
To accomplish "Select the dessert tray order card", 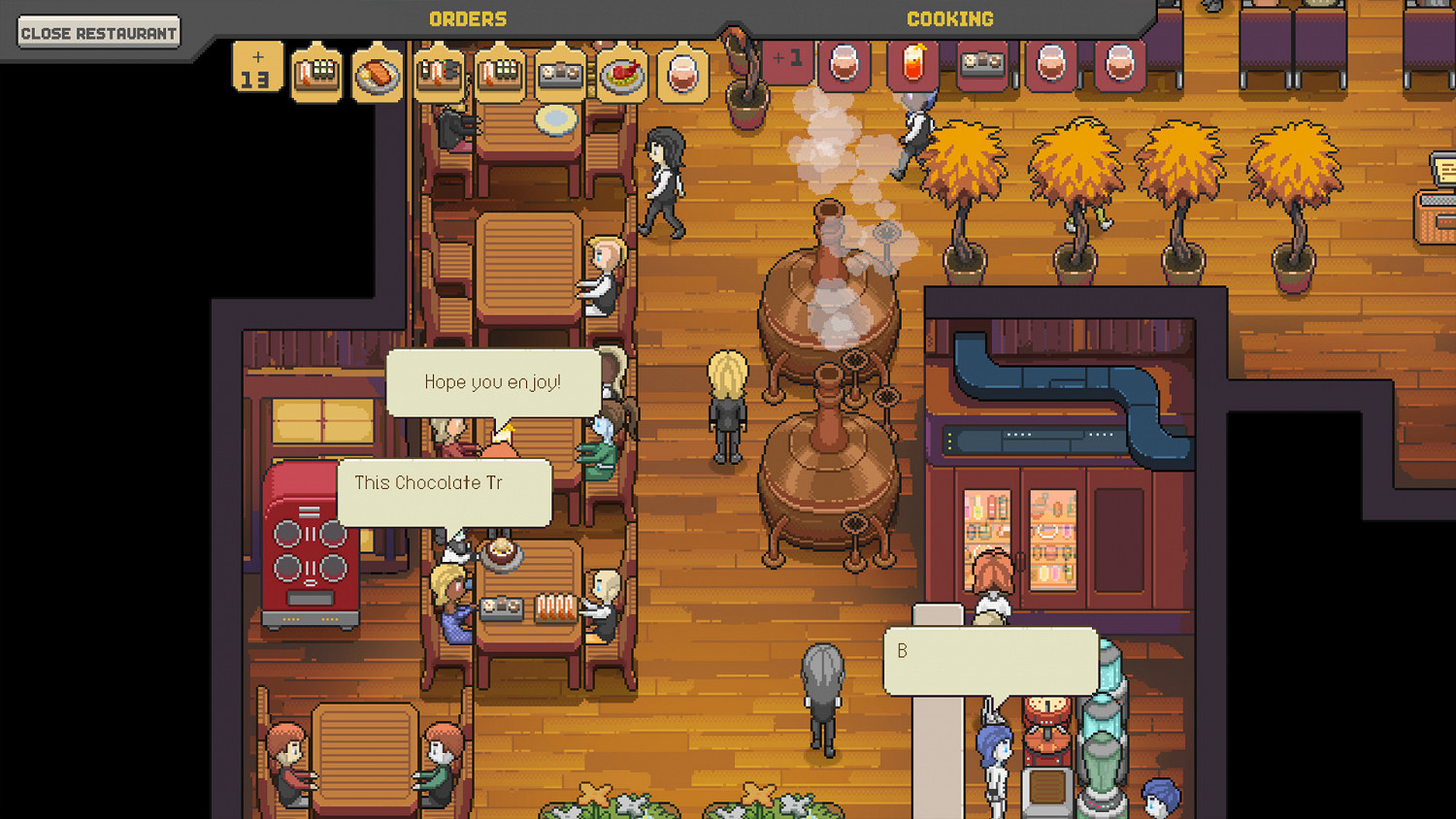I will coord(559,73).
